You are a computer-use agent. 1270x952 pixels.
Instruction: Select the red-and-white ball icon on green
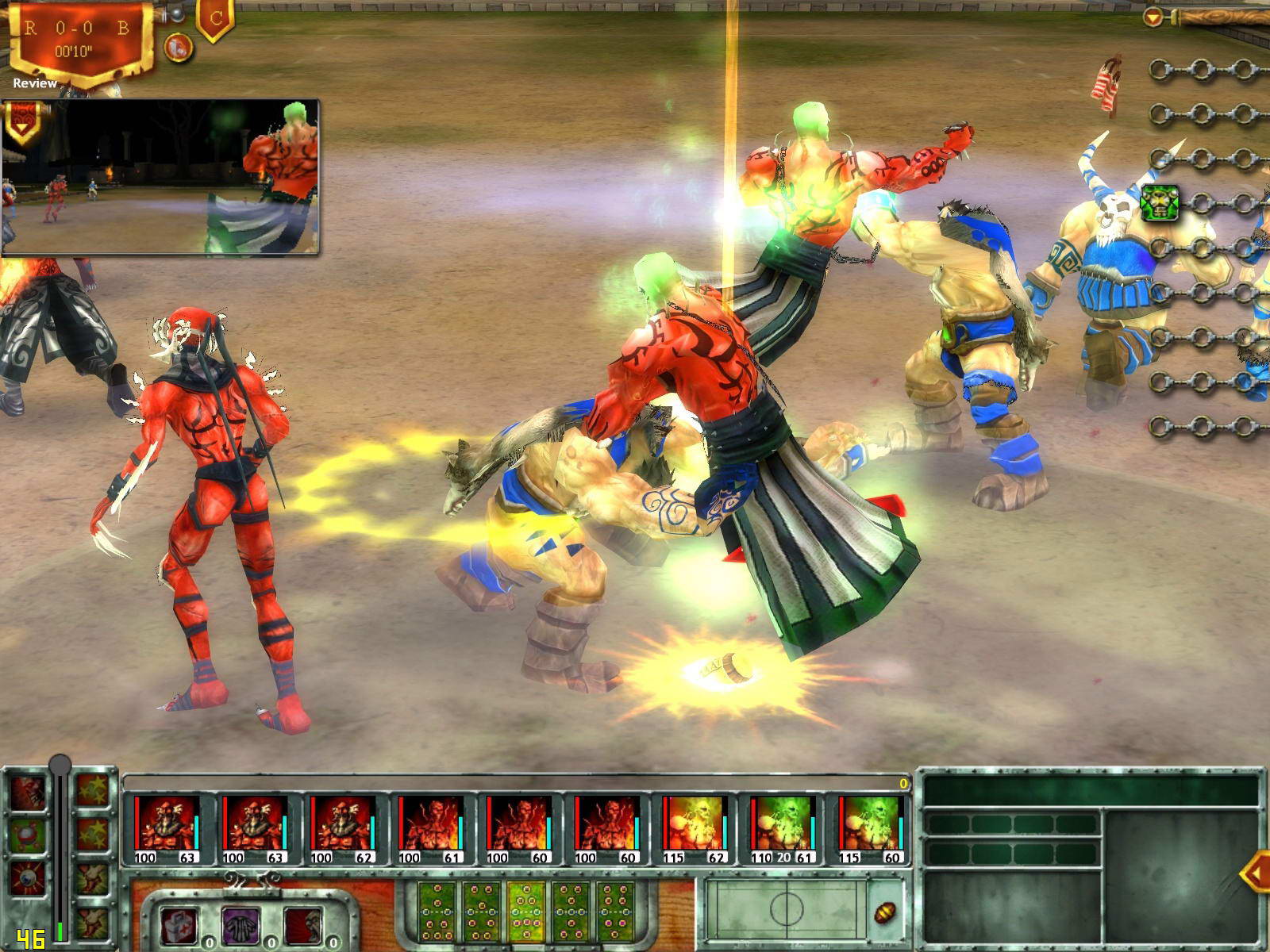[x=29, y=835]
